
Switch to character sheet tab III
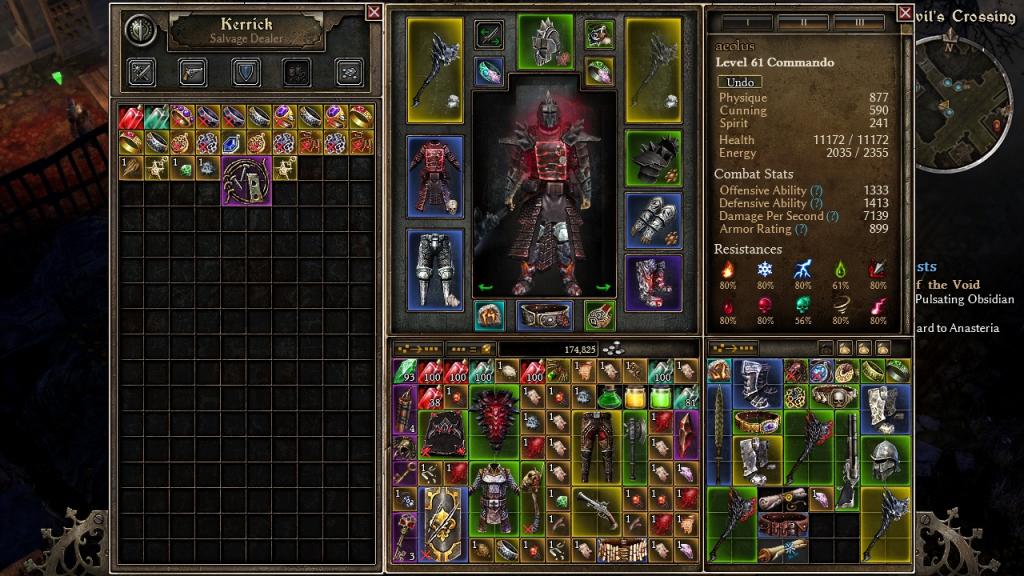click(x=859, y=22)
